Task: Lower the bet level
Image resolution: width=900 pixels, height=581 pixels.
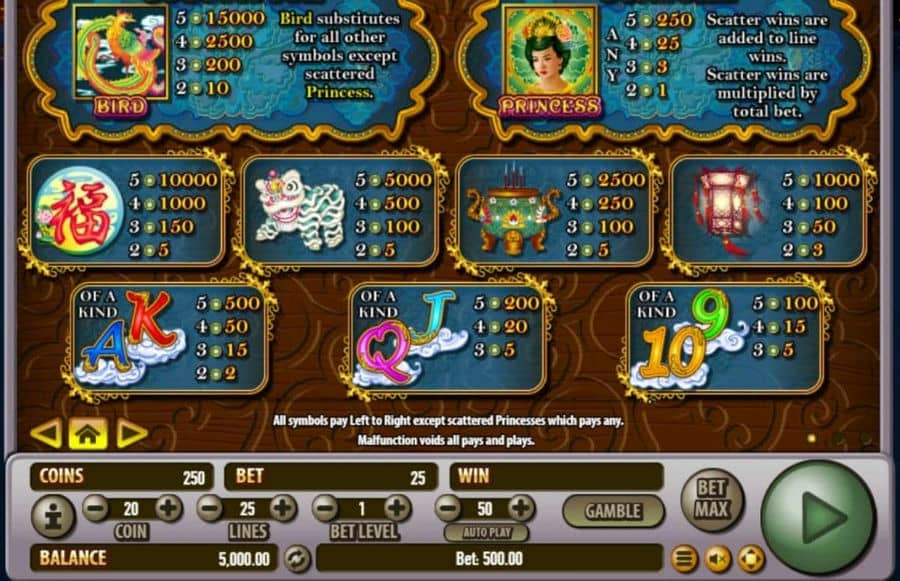Action: pos(326,508)
